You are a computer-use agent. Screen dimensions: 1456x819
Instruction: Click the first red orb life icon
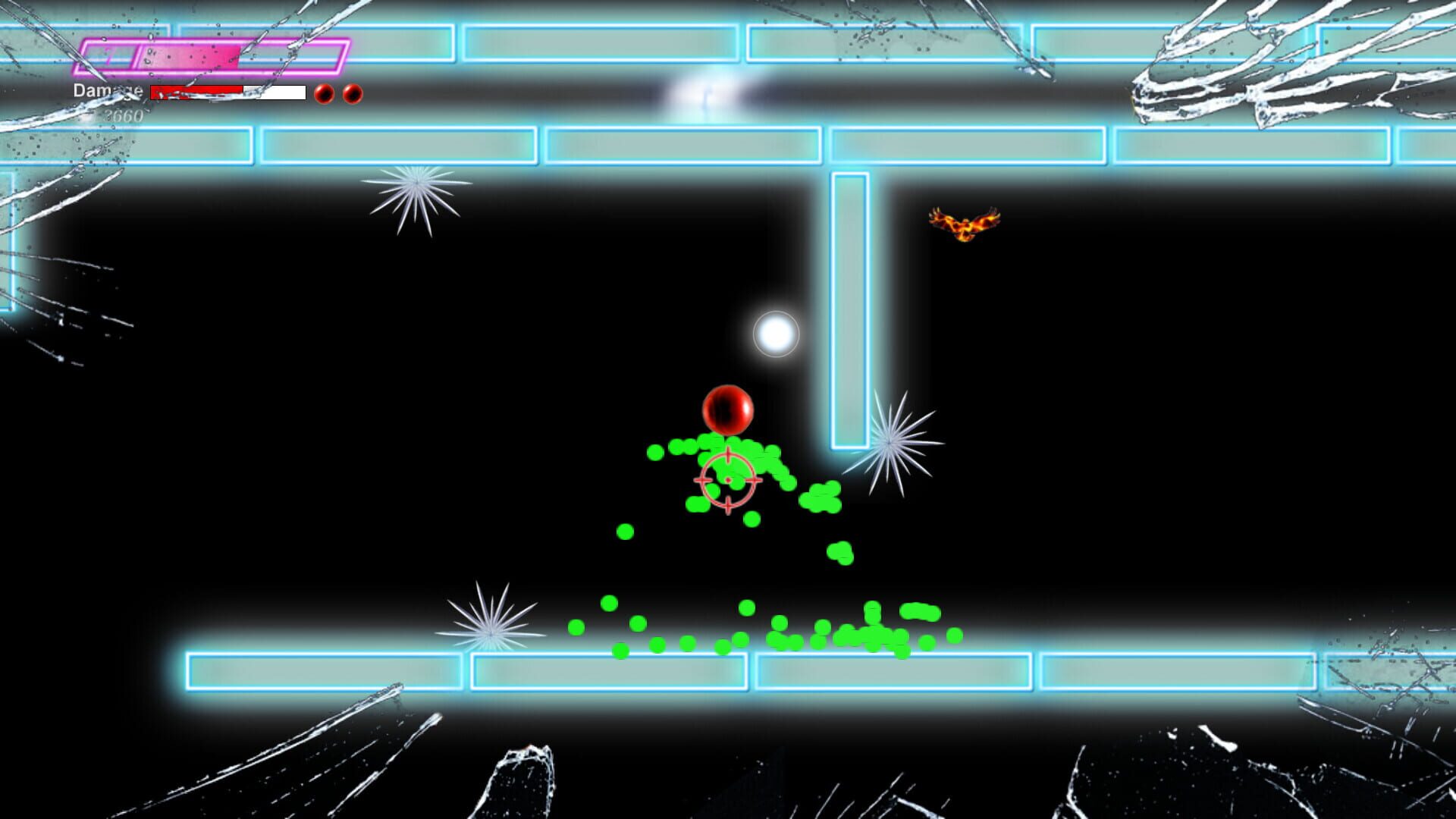325,94
